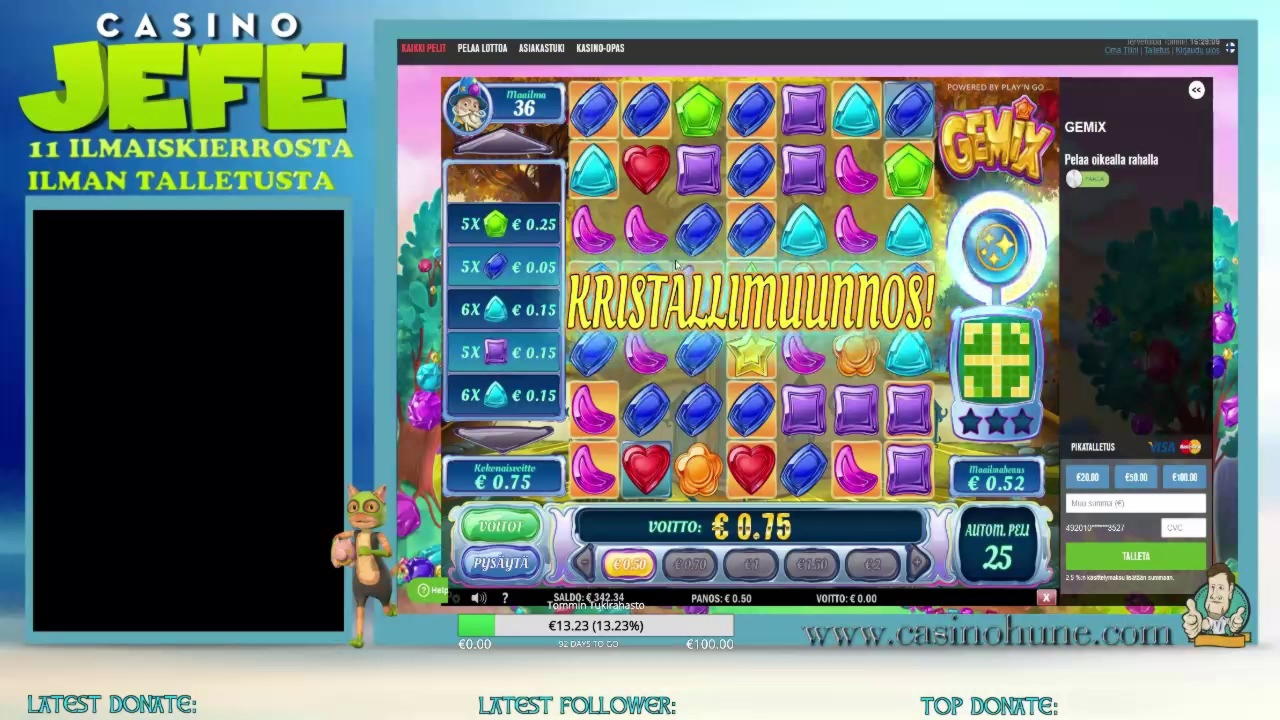Click the crystal charge meter
1280x720 pixels.
(999, 243)
